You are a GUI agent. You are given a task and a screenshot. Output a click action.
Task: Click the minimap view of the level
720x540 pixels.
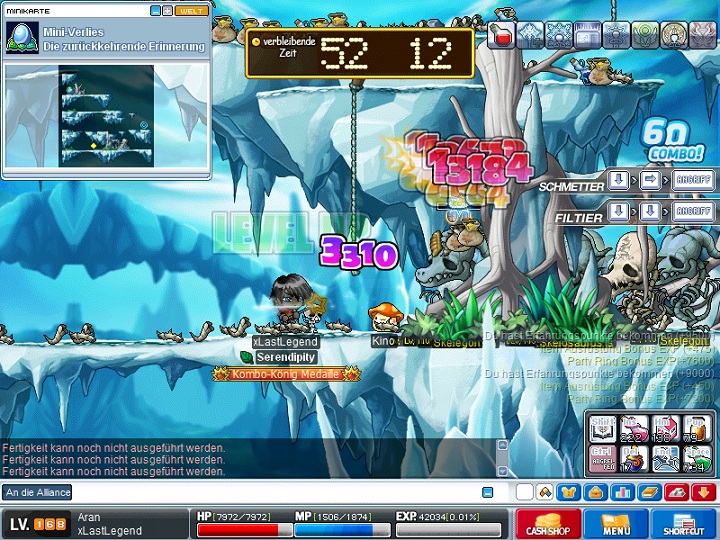click(106, 116)
